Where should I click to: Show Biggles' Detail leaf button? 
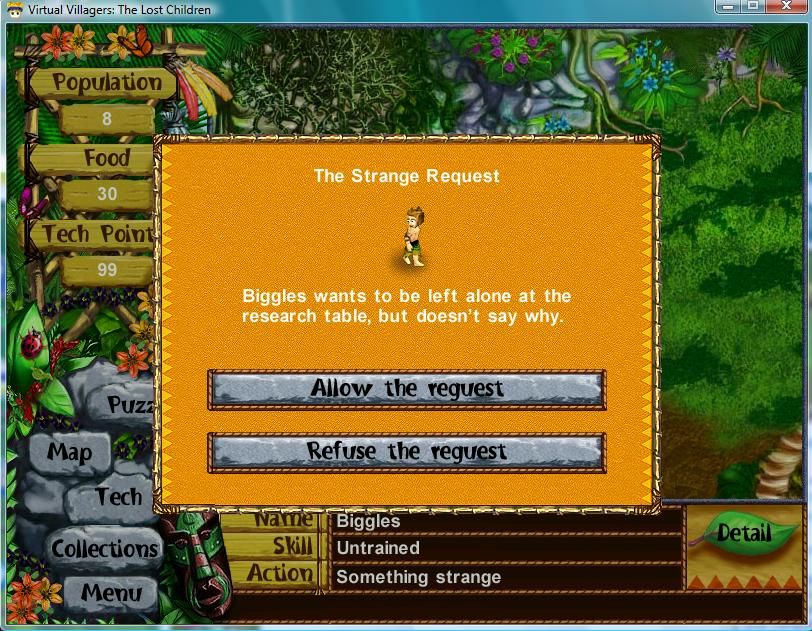744,534
